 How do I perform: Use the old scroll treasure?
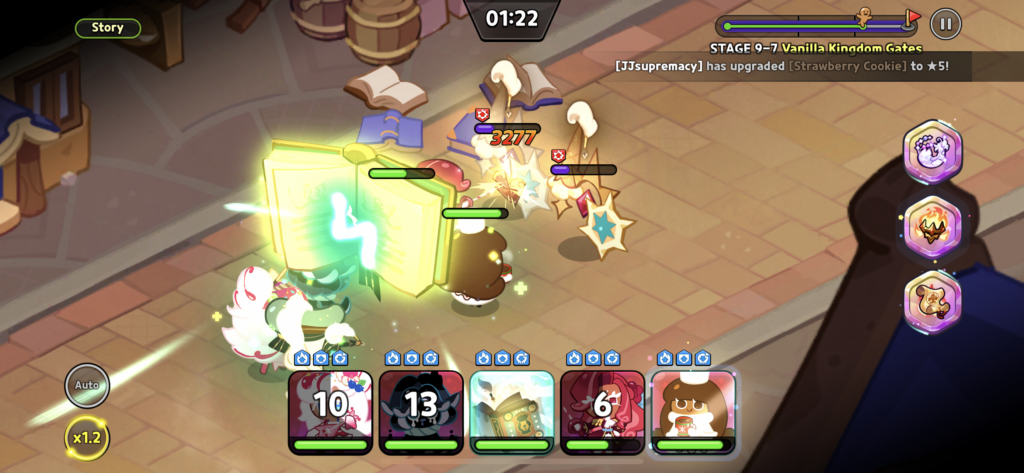[932, 302]
